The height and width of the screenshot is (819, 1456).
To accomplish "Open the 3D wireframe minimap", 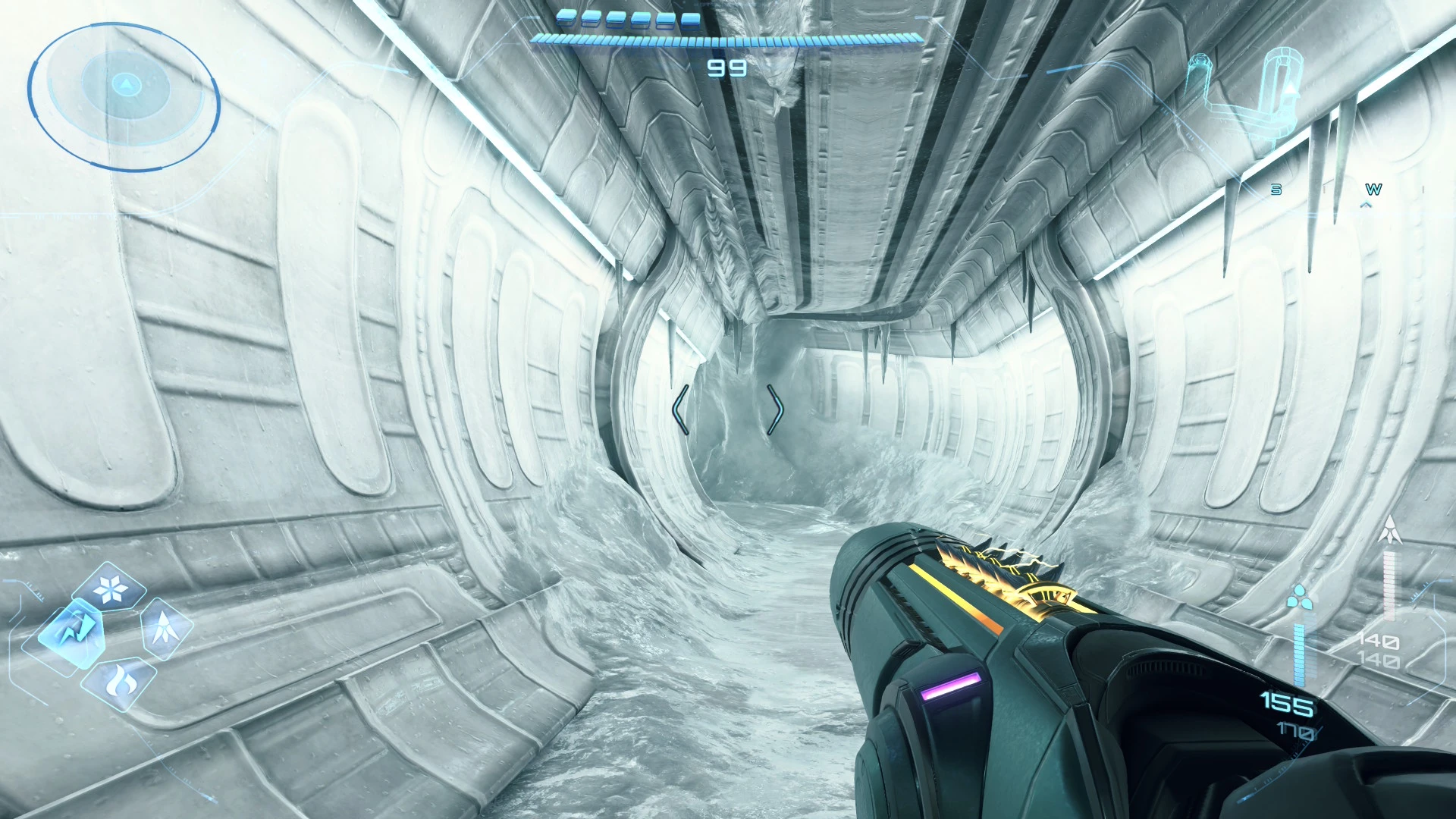I will [x=1251, y=95].
